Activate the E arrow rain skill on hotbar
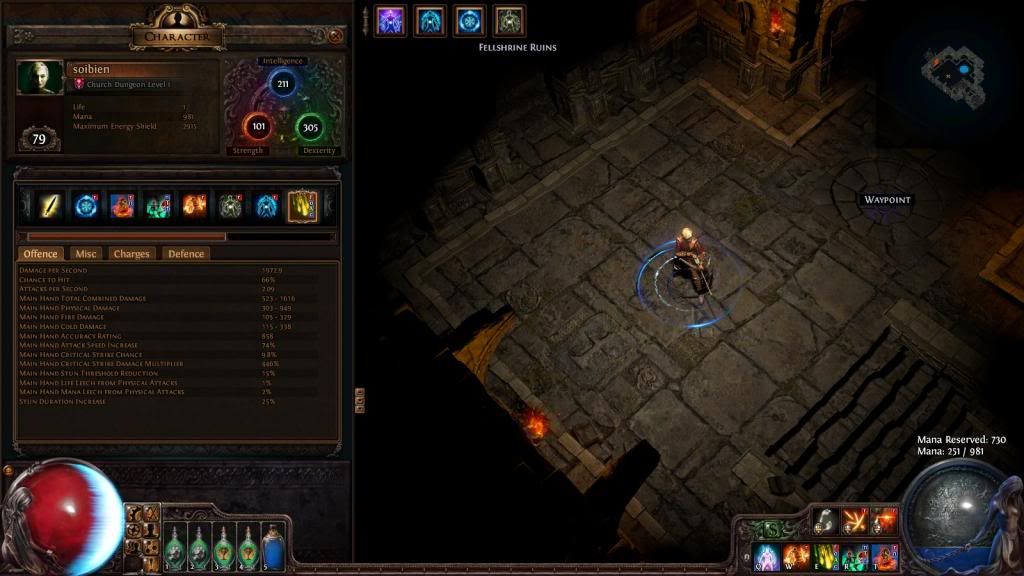 tap(826, 556)
